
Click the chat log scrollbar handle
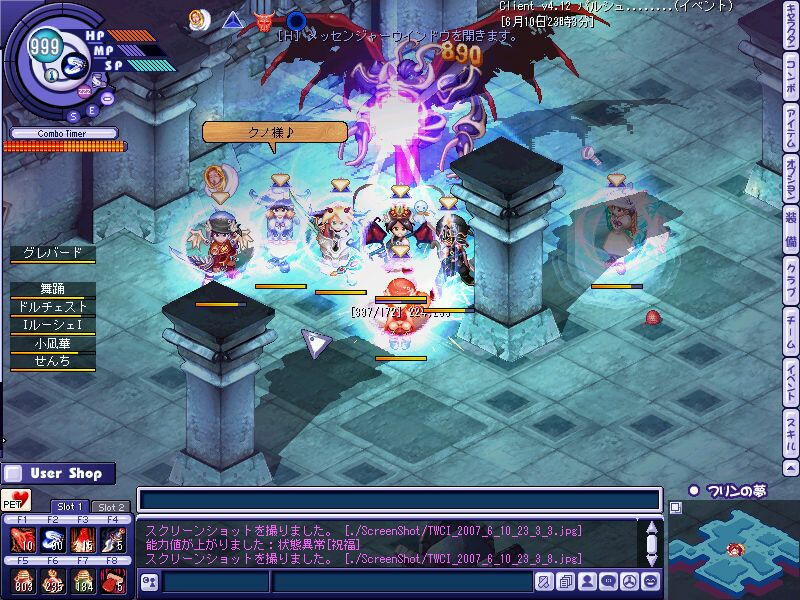click(652, 545)
